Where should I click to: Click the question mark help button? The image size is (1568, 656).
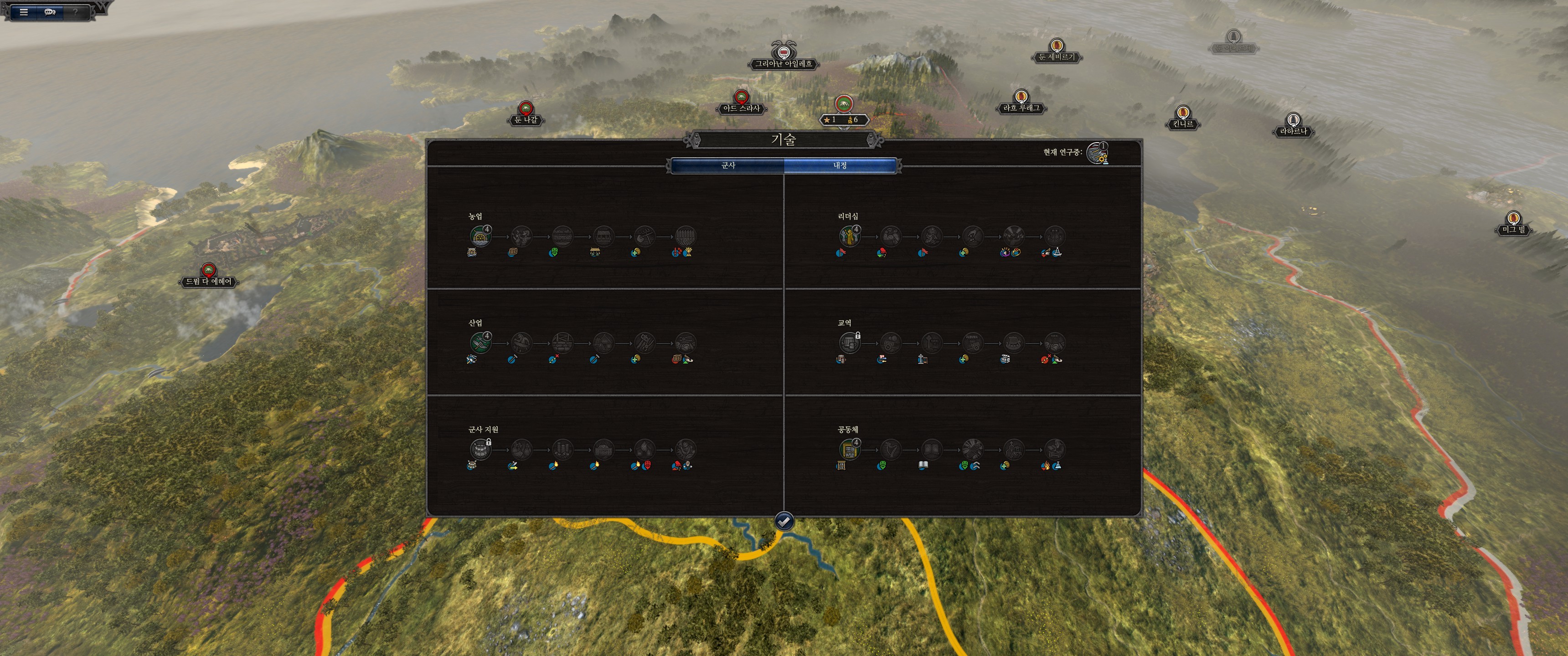(x=76, y=11)
